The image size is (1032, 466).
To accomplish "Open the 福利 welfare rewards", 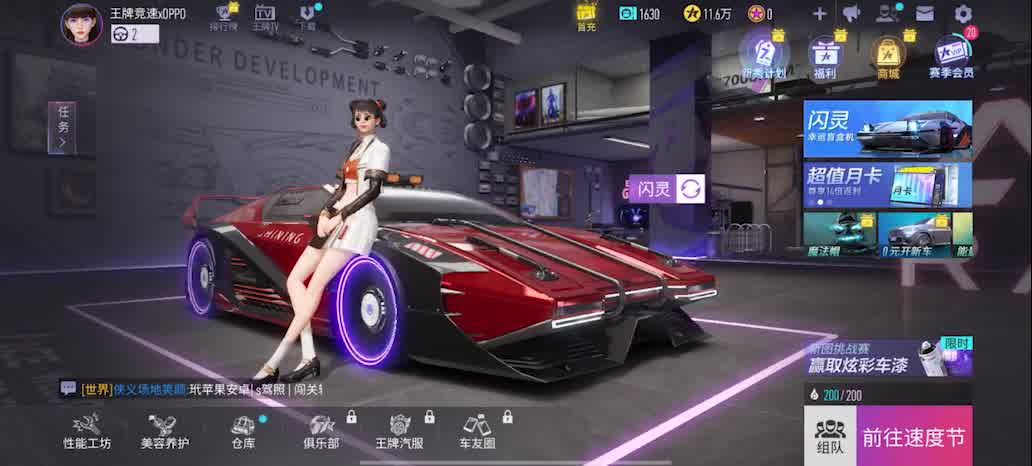I will (824, 56).
